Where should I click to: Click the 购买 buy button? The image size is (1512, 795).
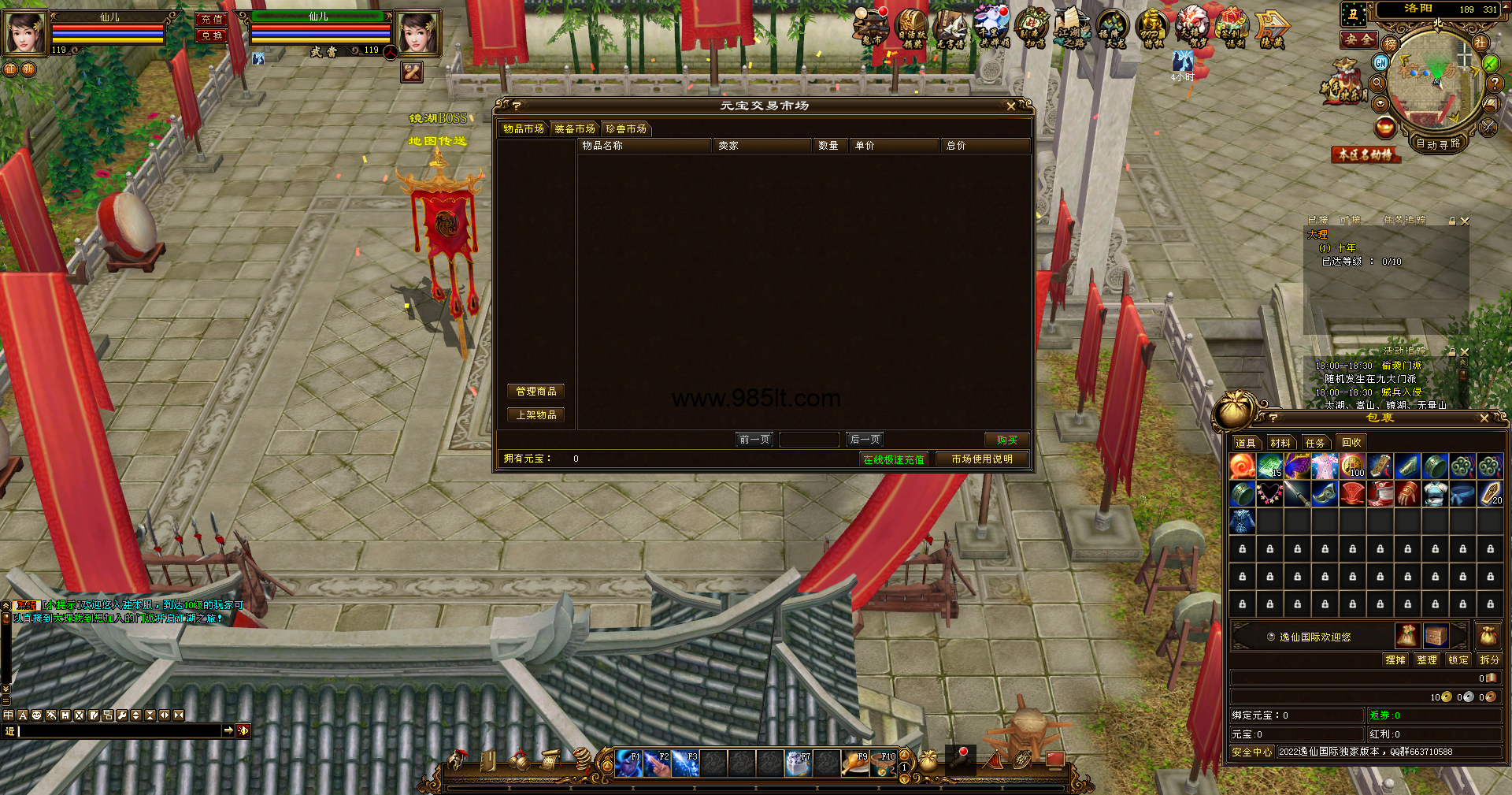[x=1006, y=440]
